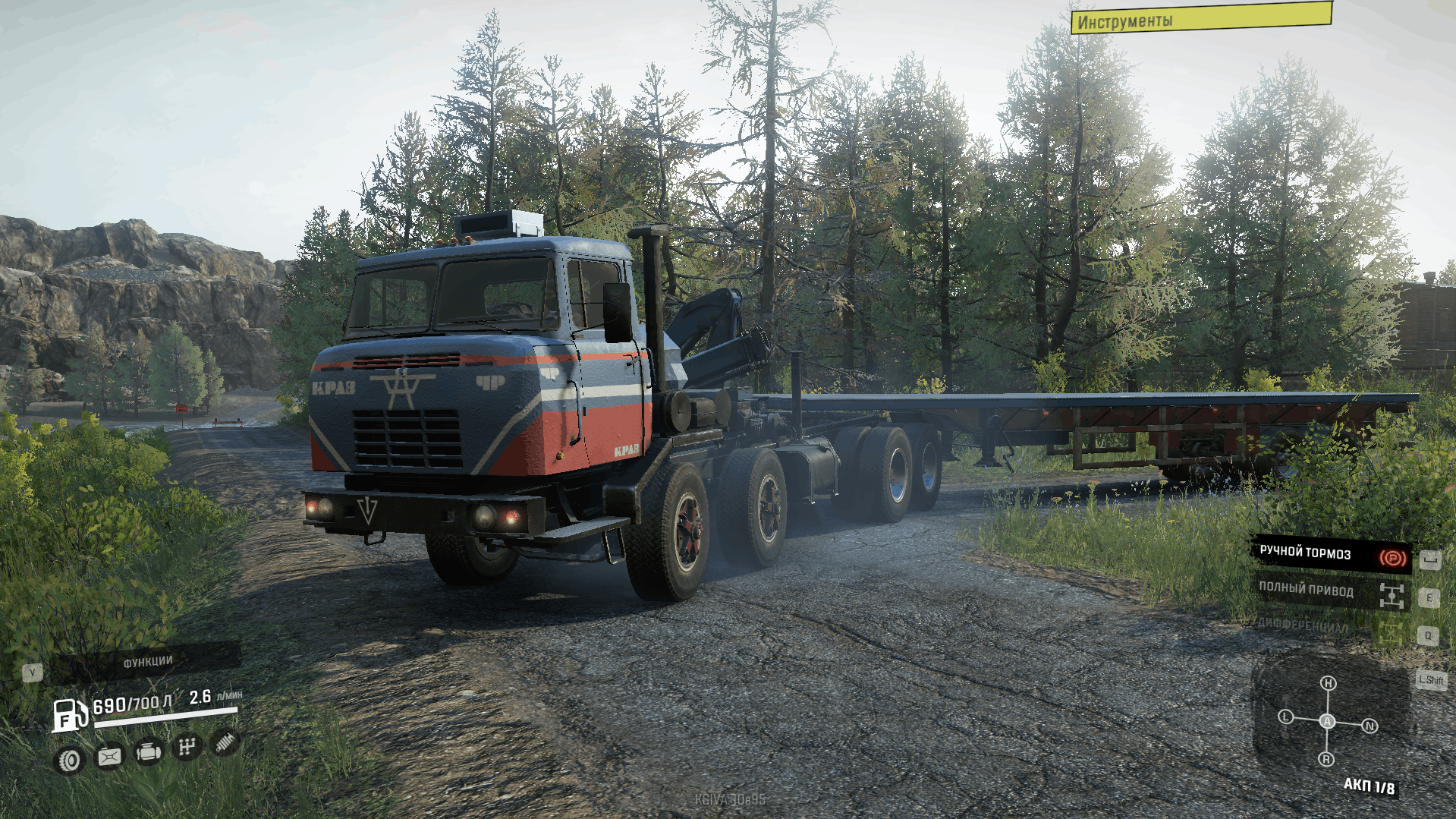Click the tire status icon

pos(70,760)
